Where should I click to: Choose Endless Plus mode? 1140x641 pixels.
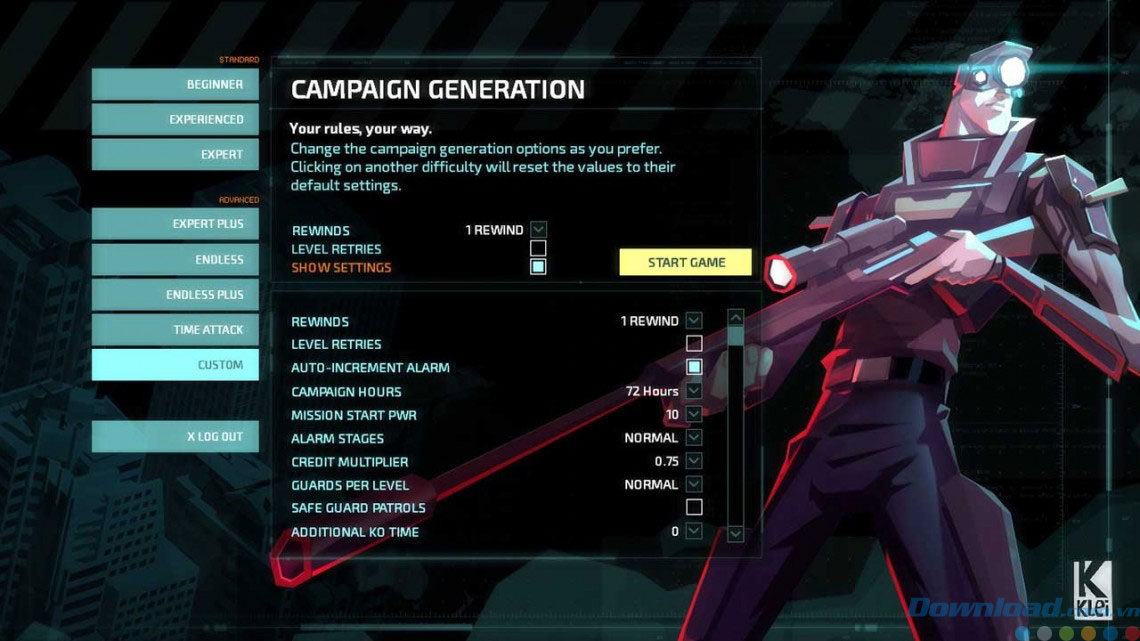click(175, 295)
